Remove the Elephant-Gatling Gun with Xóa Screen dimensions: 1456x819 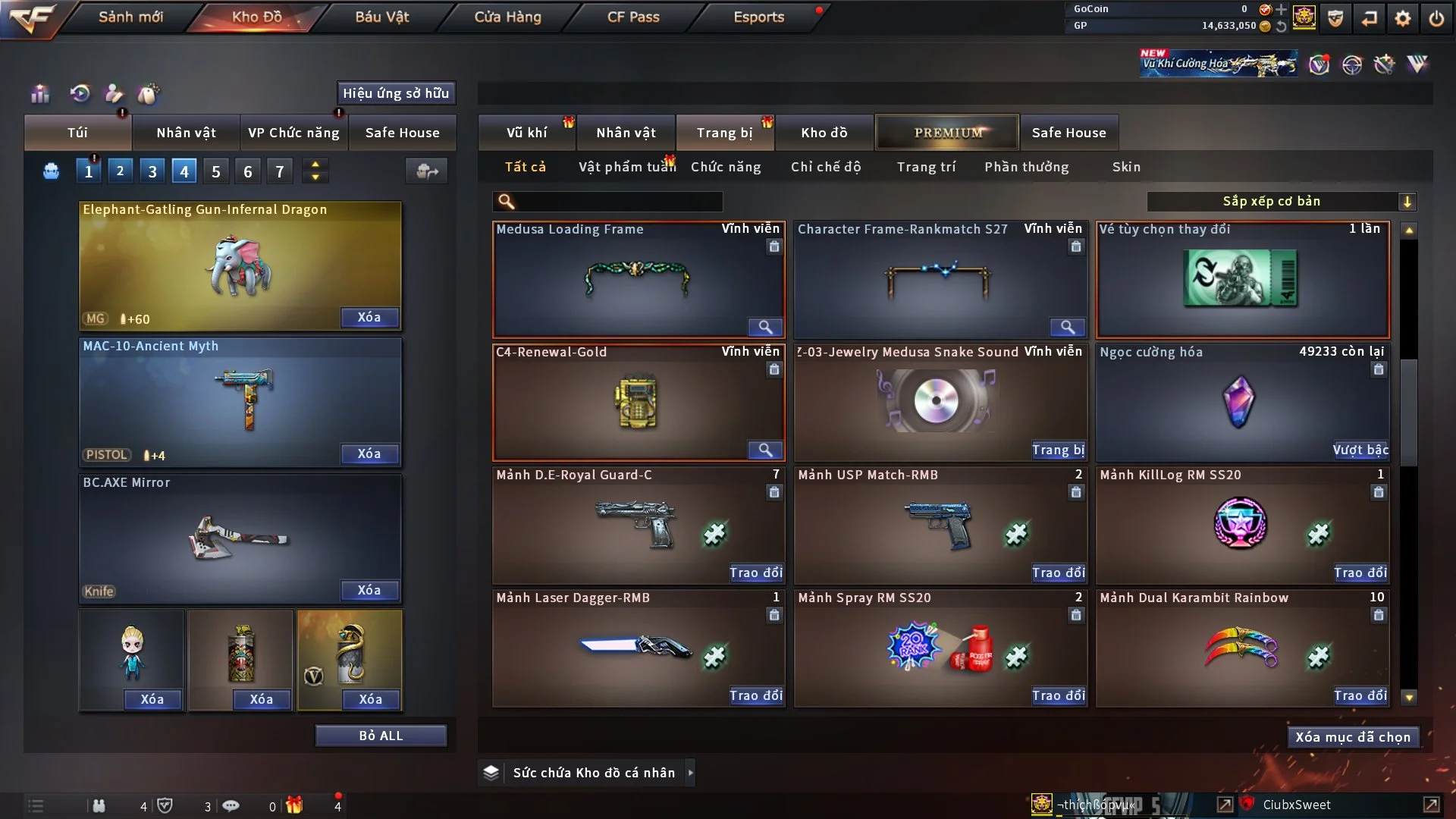pyautogui.click(x=369, y=317)
